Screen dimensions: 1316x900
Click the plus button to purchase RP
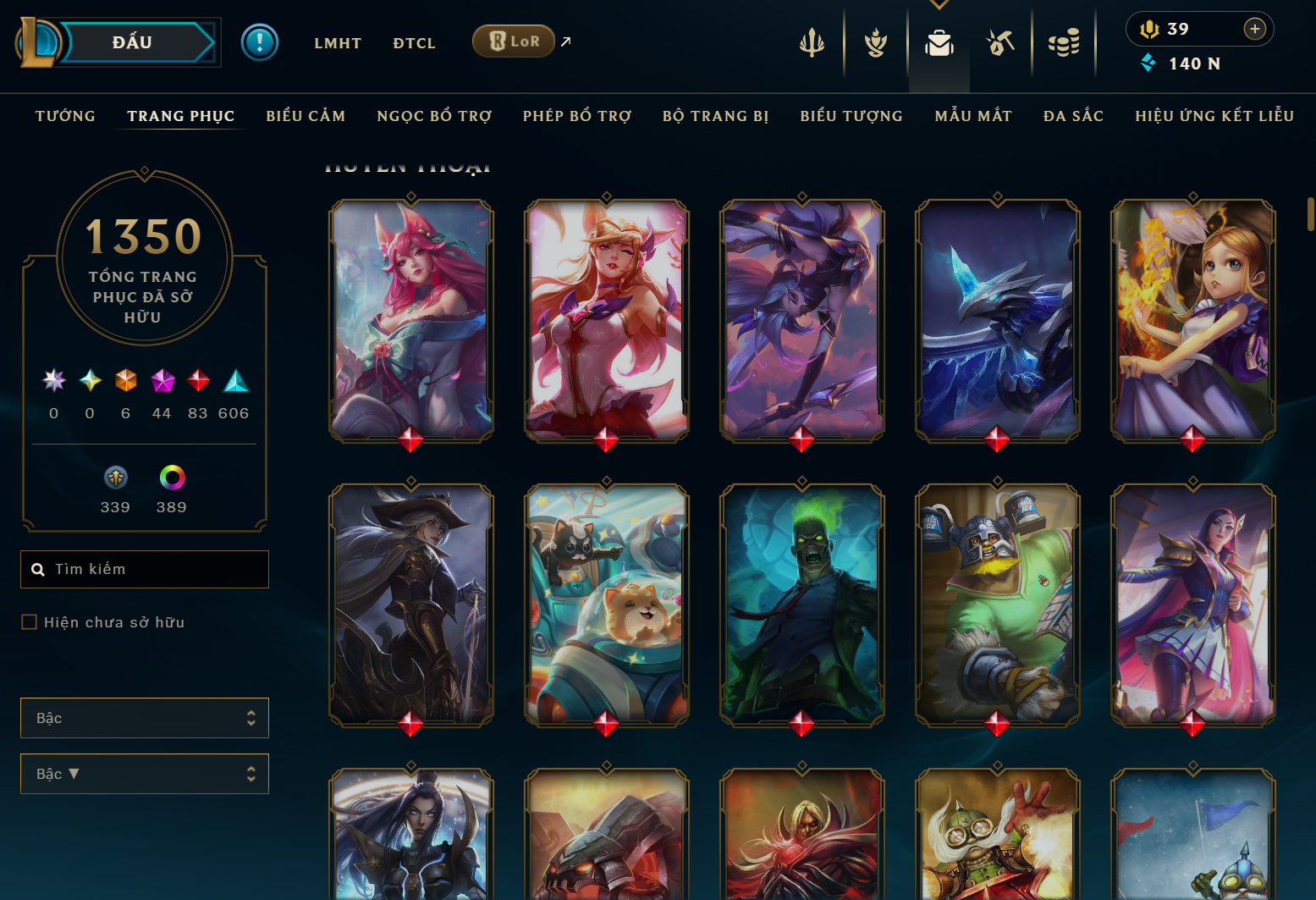[x=1254, y=28]
